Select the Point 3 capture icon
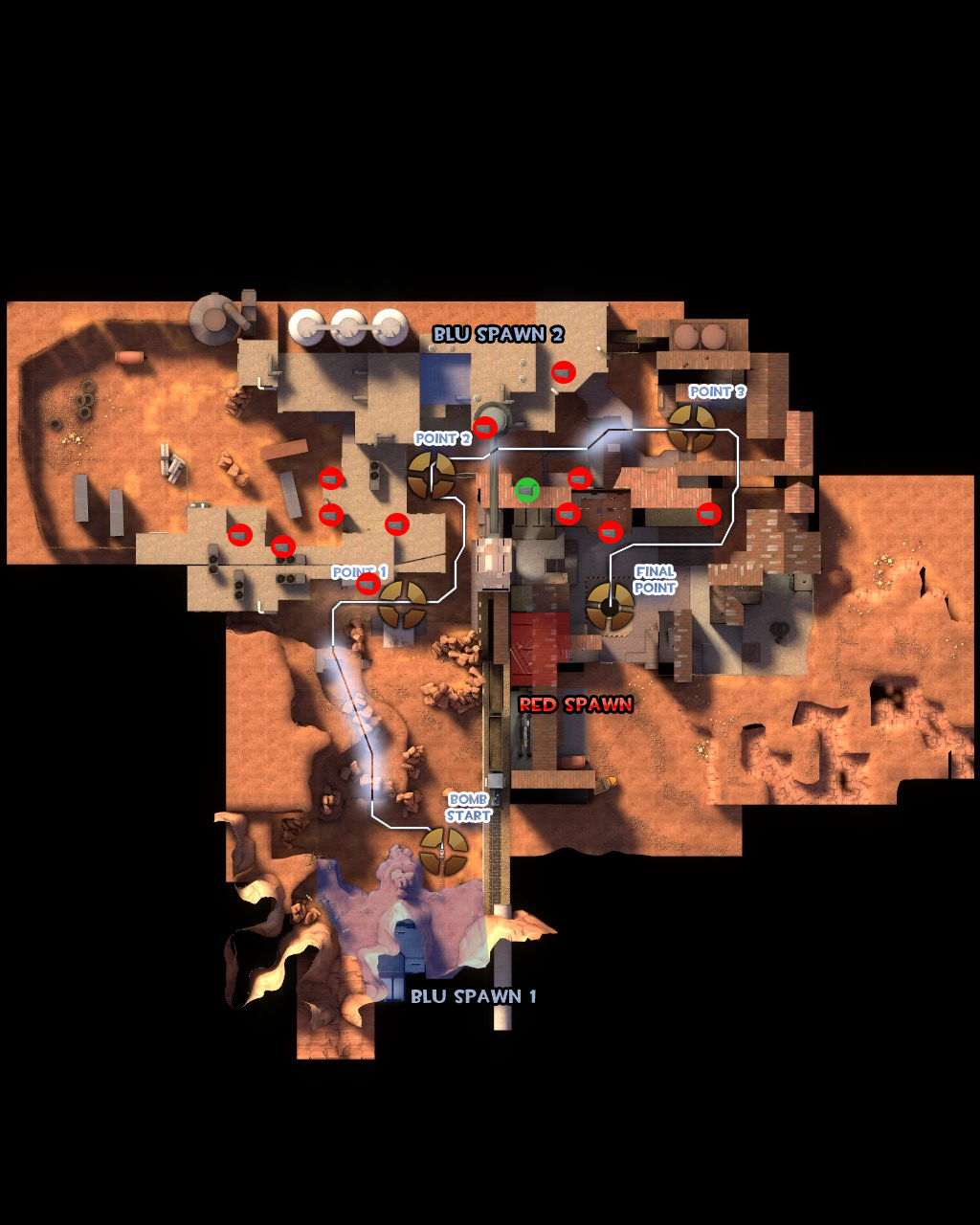The width and height of the screenshot is (980, 1225). pos(691,428)
